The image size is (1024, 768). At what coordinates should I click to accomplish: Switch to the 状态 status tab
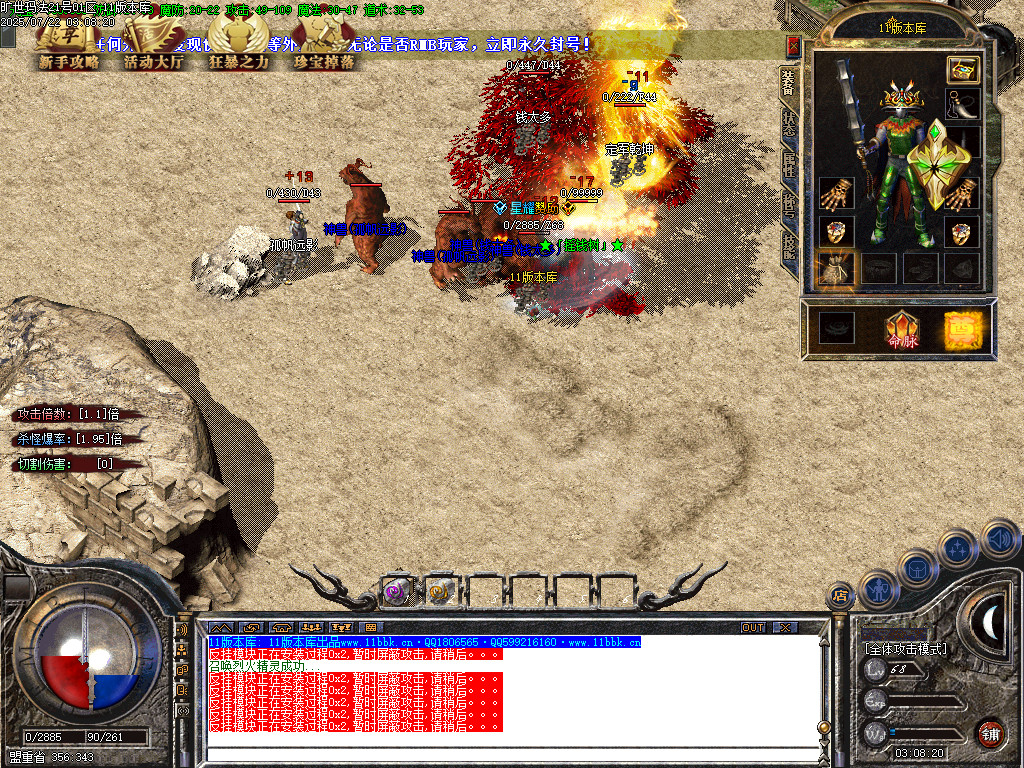[x=789, y=122]
